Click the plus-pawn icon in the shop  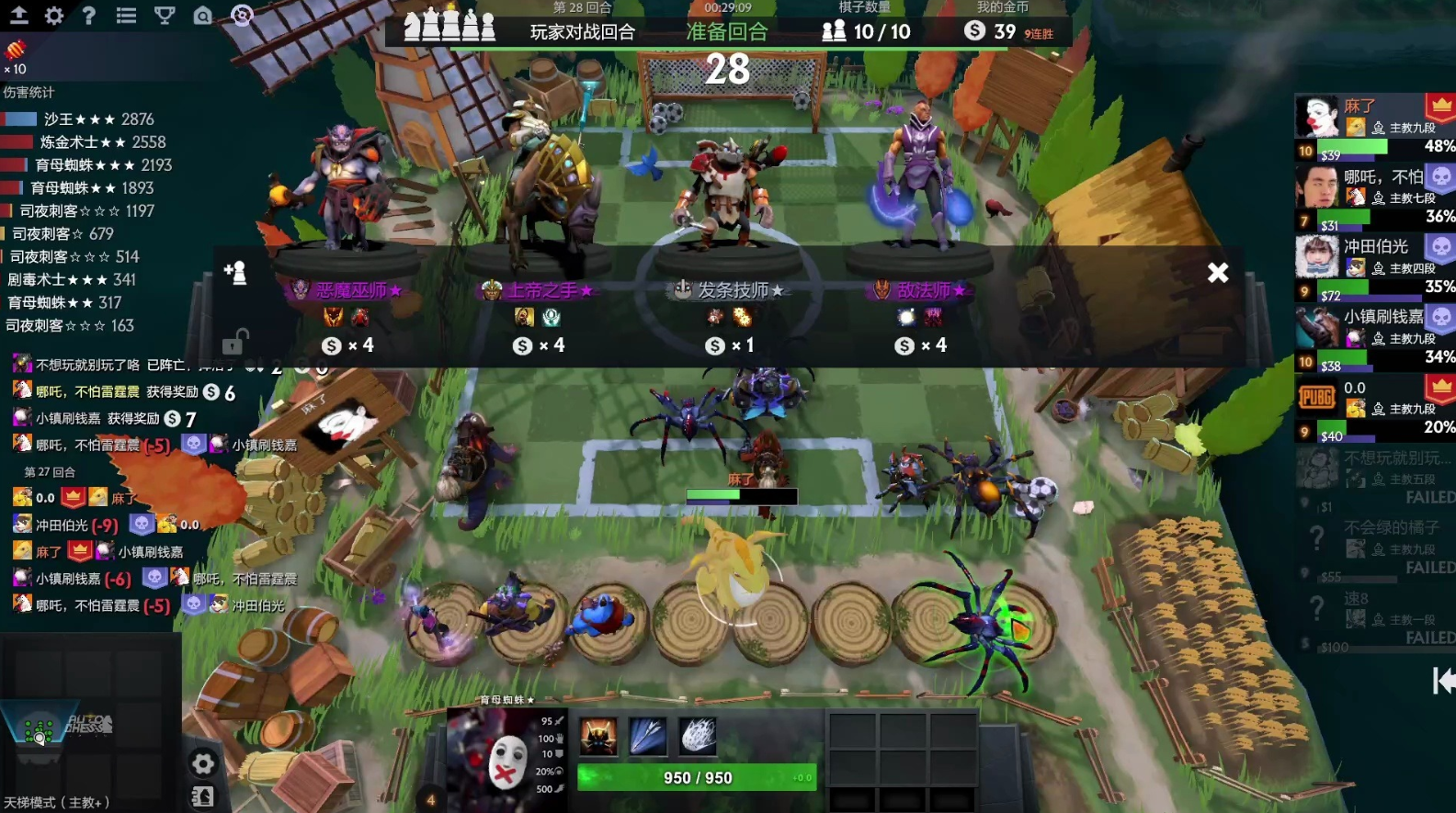coord(235,272)
